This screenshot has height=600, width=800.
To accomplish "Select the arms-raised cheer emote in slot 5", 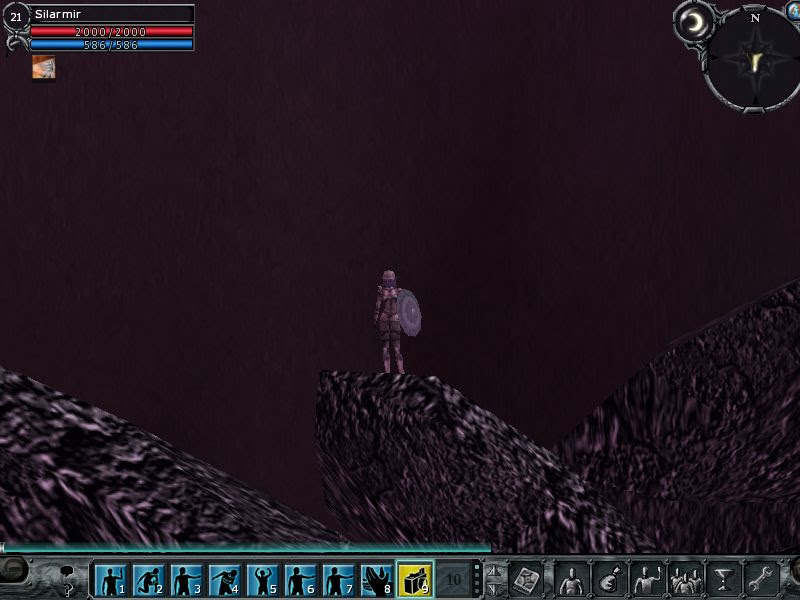I will (x=262, y=579).
